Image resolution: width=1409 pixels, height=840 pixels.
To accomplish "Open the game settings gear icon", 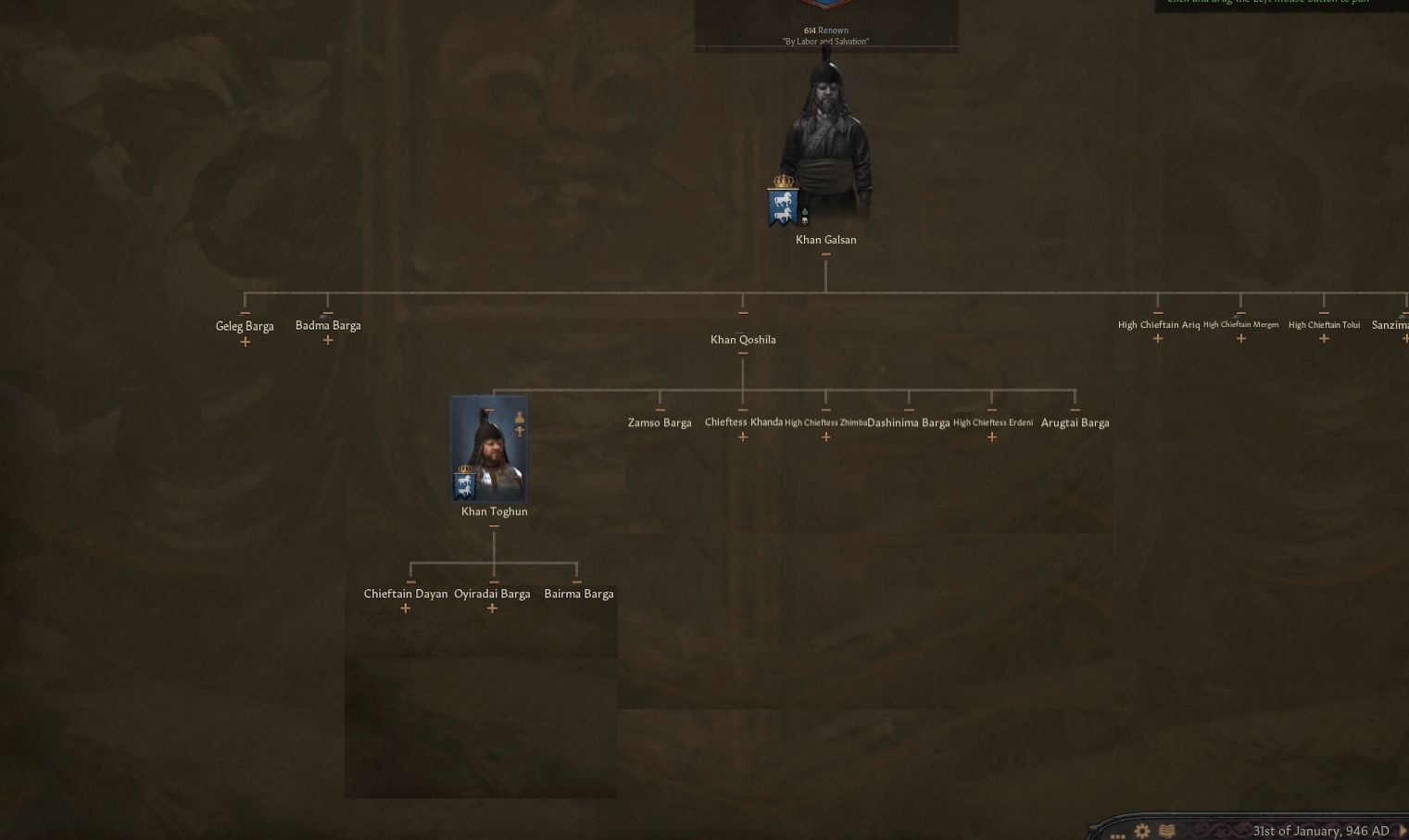I will point(1142,831).
